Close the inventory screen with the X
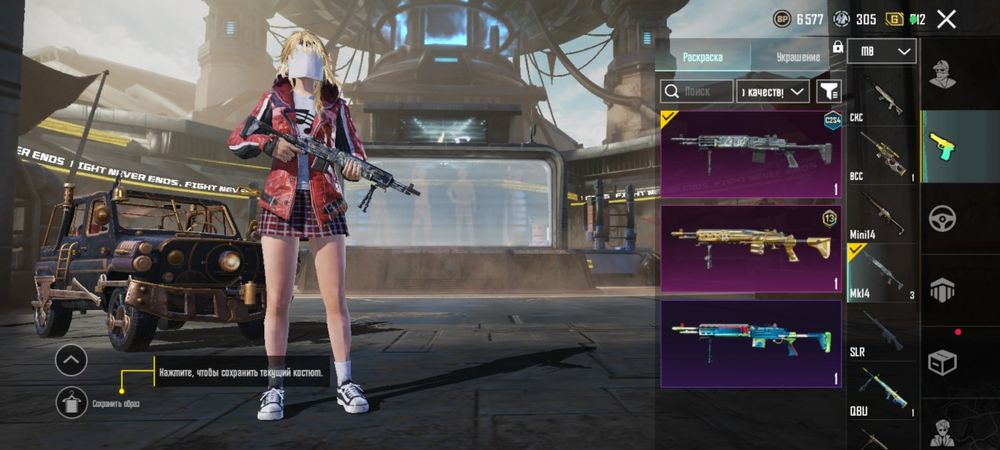 point(946,19)
